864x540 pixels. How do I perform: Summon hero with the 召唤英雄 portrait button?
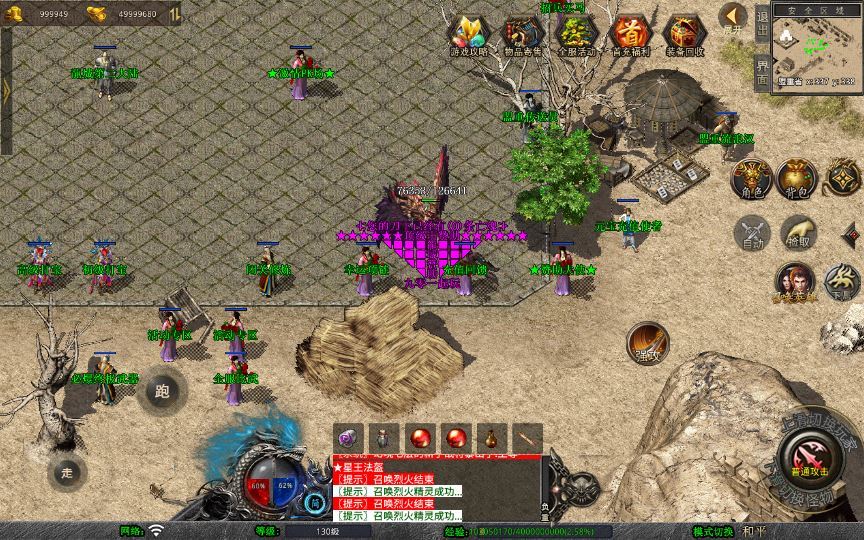(x=794, y=281)
